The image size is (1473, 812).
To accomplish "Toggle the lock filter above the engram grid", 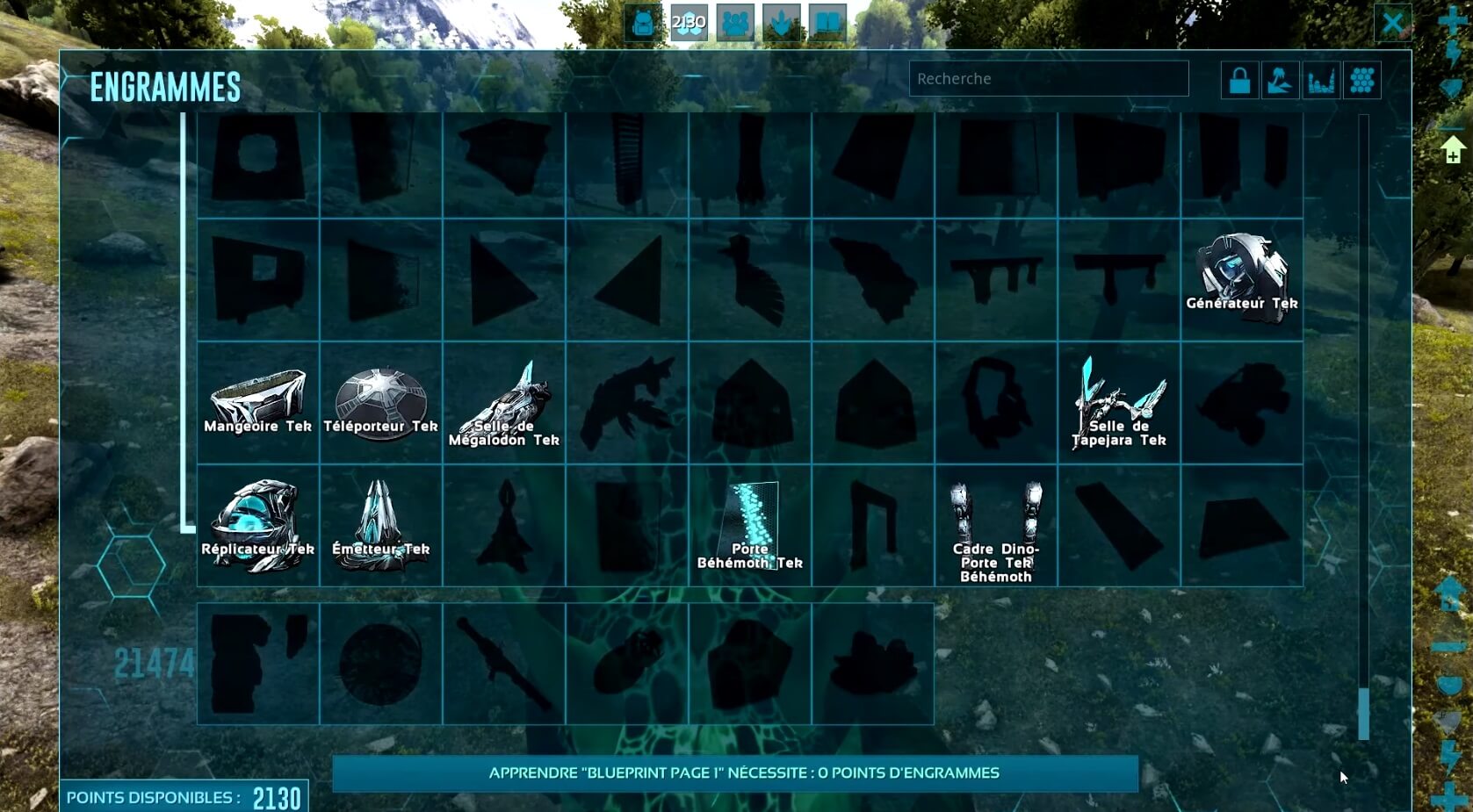I will click(x=1239, y=79).
